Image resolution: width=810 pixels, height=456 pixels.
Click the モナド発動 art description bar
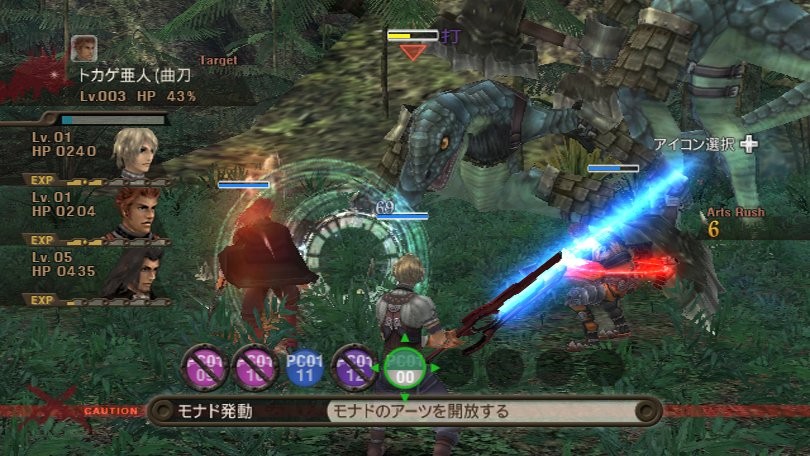pyautogui.click(x=404, y=411)
